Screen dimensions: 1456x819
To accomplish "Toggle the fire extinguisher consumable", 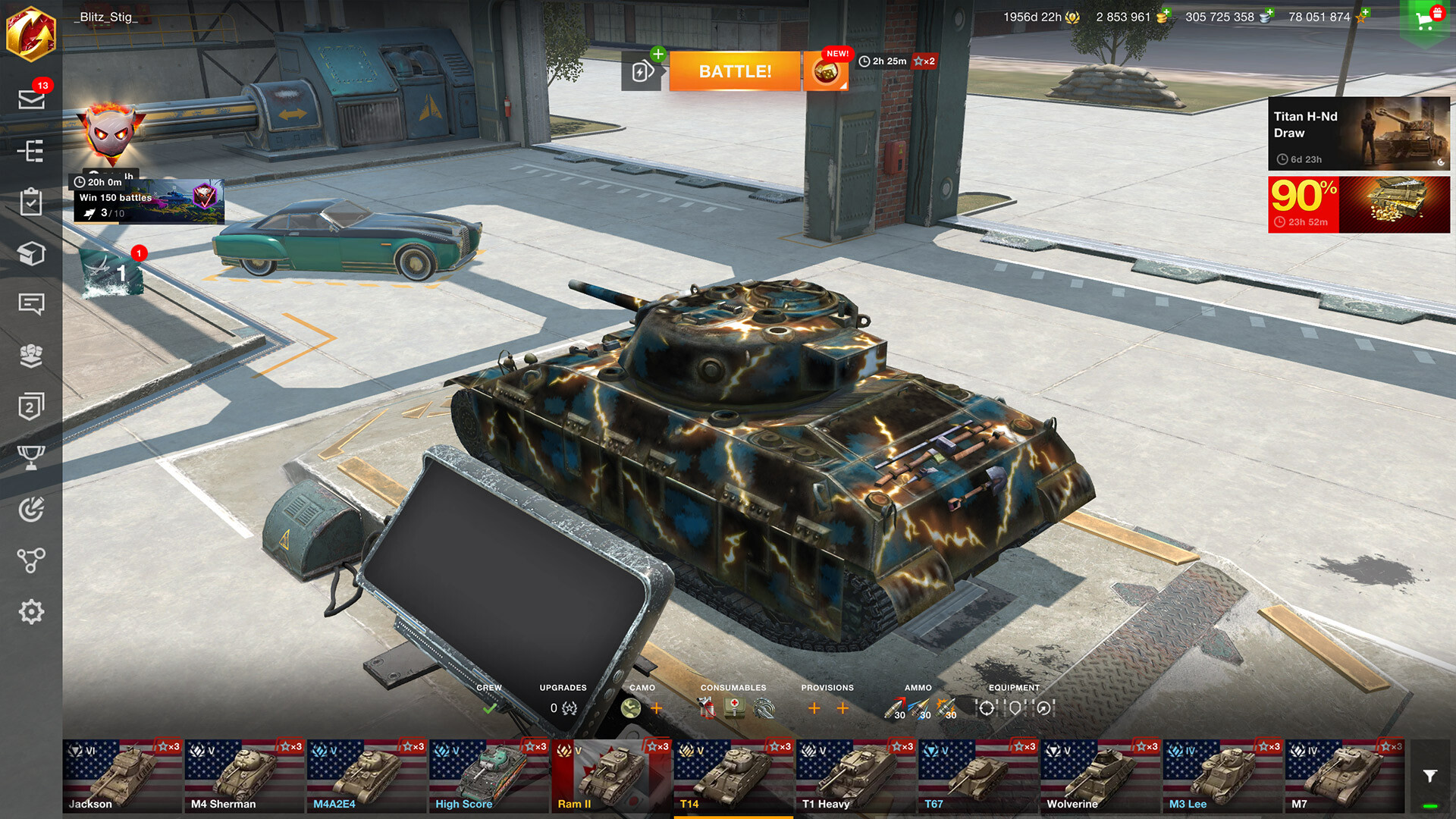I will click(x=704, y=708).
